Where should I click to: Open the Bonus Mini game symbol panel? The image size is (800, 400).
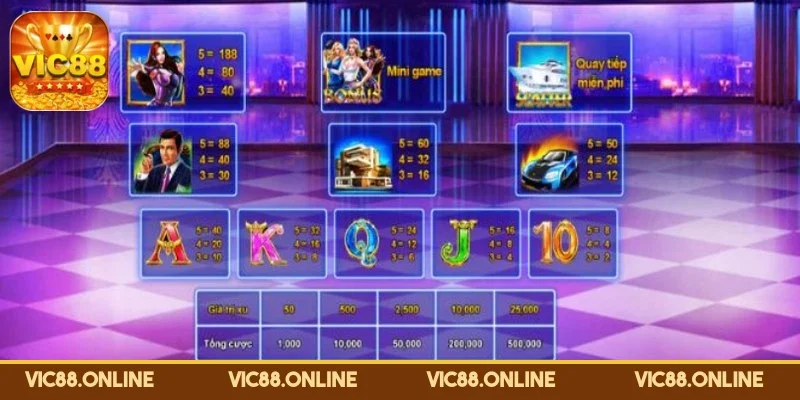[x=383, y=71]
